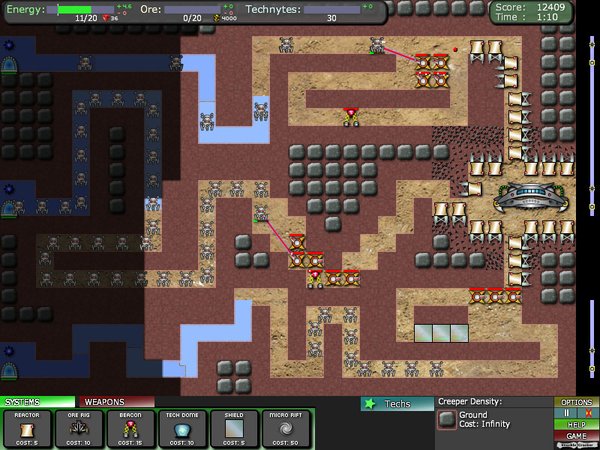Open the Options menu
The image size is (600, 450).
576,402
